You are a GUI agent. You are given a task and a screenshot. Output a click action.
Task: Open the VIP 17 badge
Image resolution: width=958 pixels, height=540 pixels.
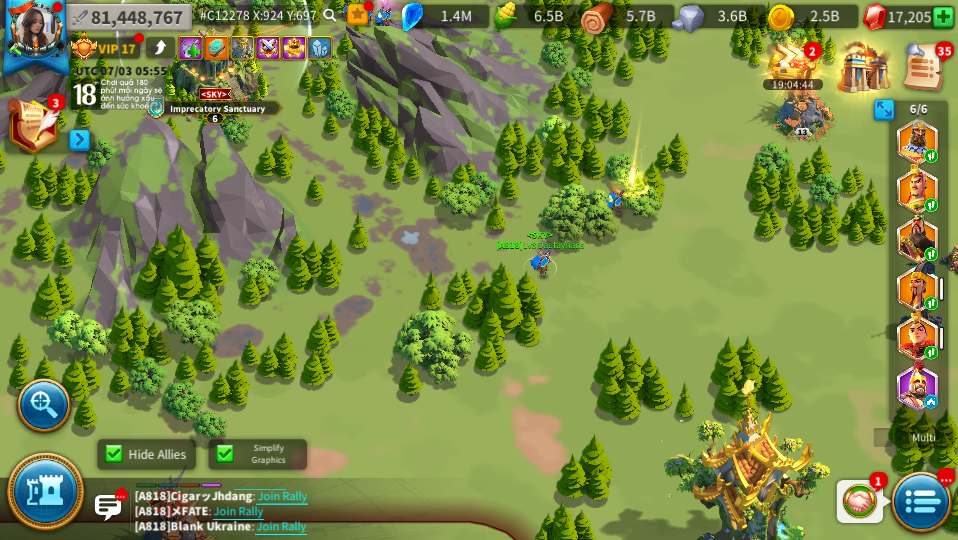(x=104, y=48)
